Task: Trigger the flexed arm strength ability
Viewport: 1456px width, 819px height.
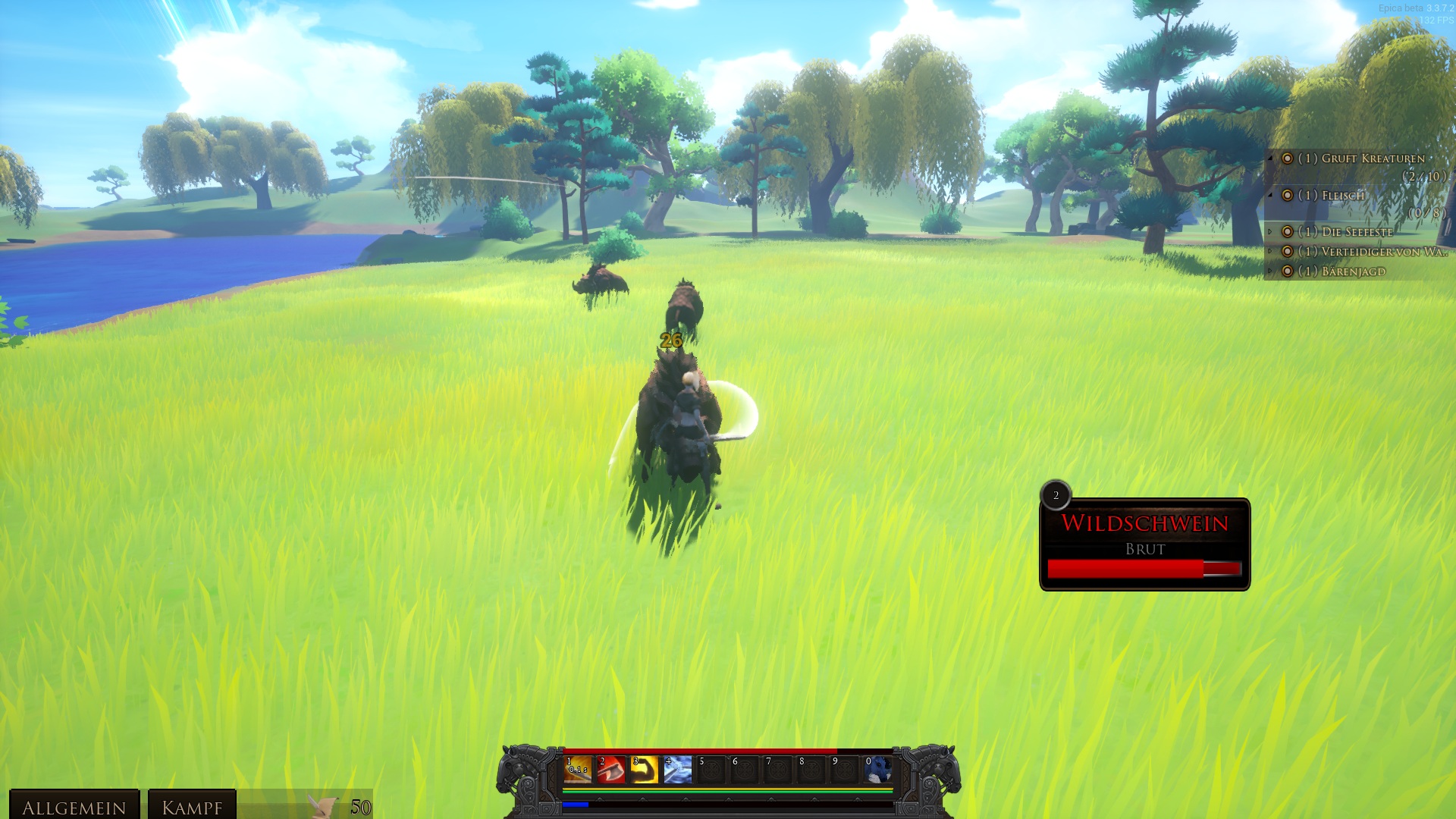Action: click(x=645, y=770)
